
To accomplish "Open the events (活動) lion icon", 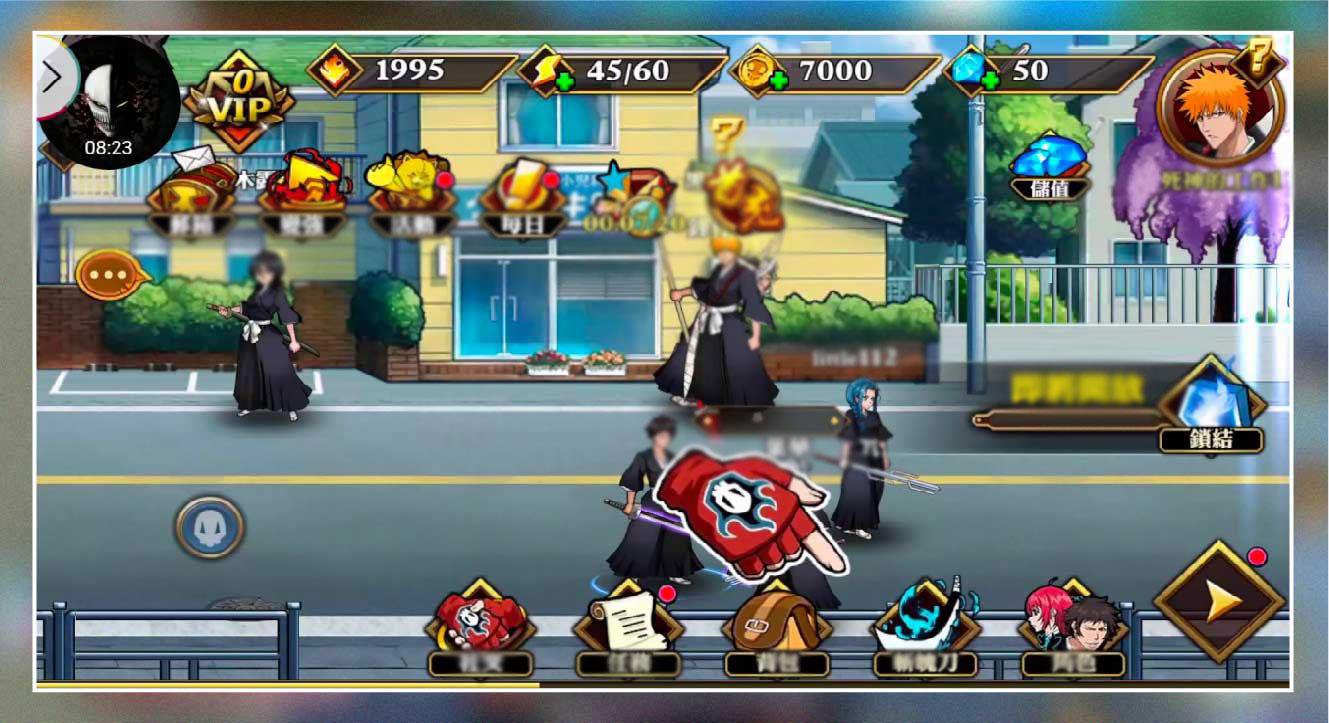I will [x=410, y=185].
